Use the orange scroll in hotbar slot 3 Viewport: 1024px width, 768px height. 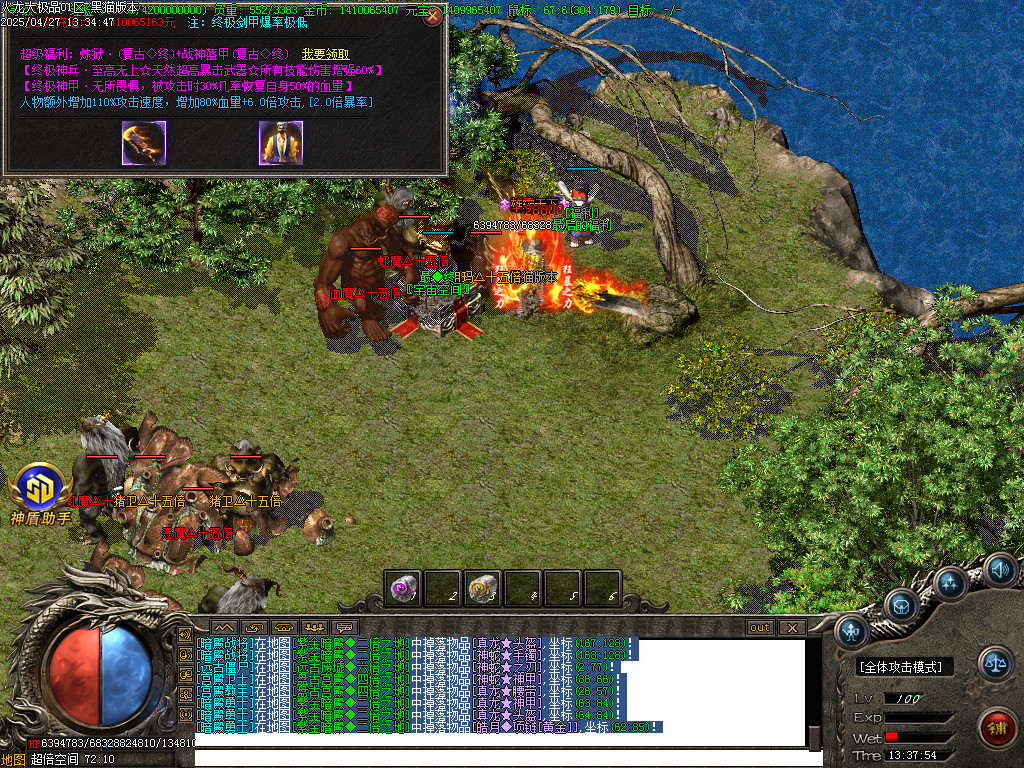(x=483, y=588)
